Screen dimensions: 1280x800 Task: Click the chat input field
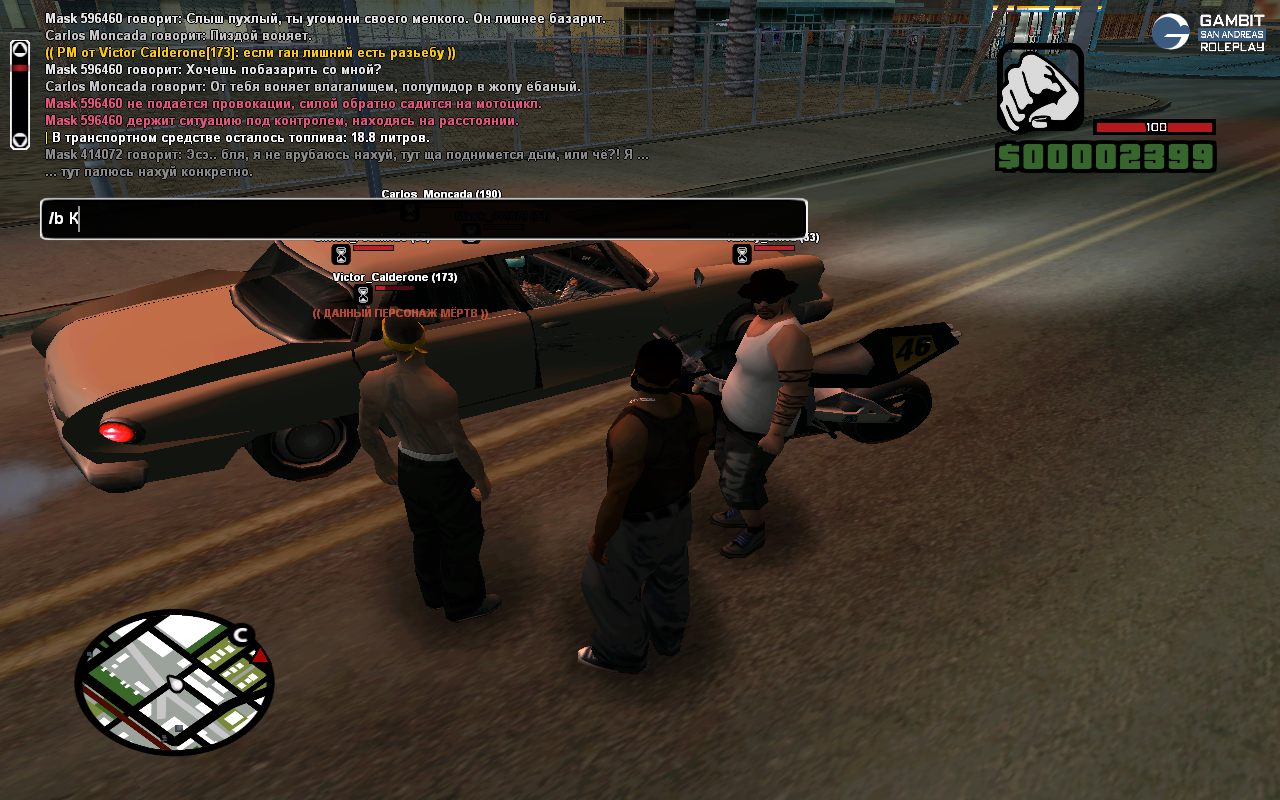coord(423,219)
